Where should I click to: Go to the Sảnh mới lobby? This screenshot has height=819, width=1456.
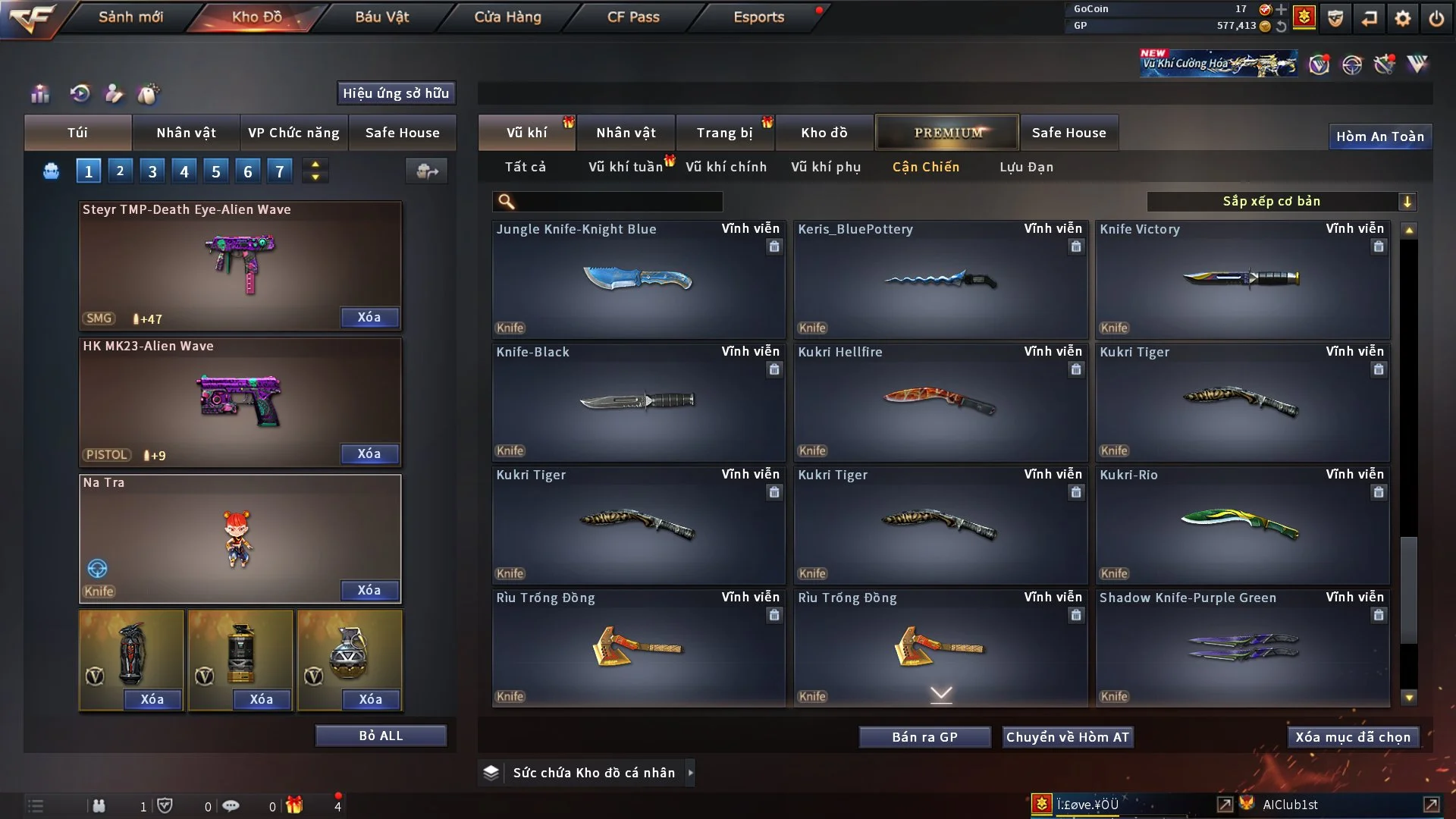click(x=130, y=17)
